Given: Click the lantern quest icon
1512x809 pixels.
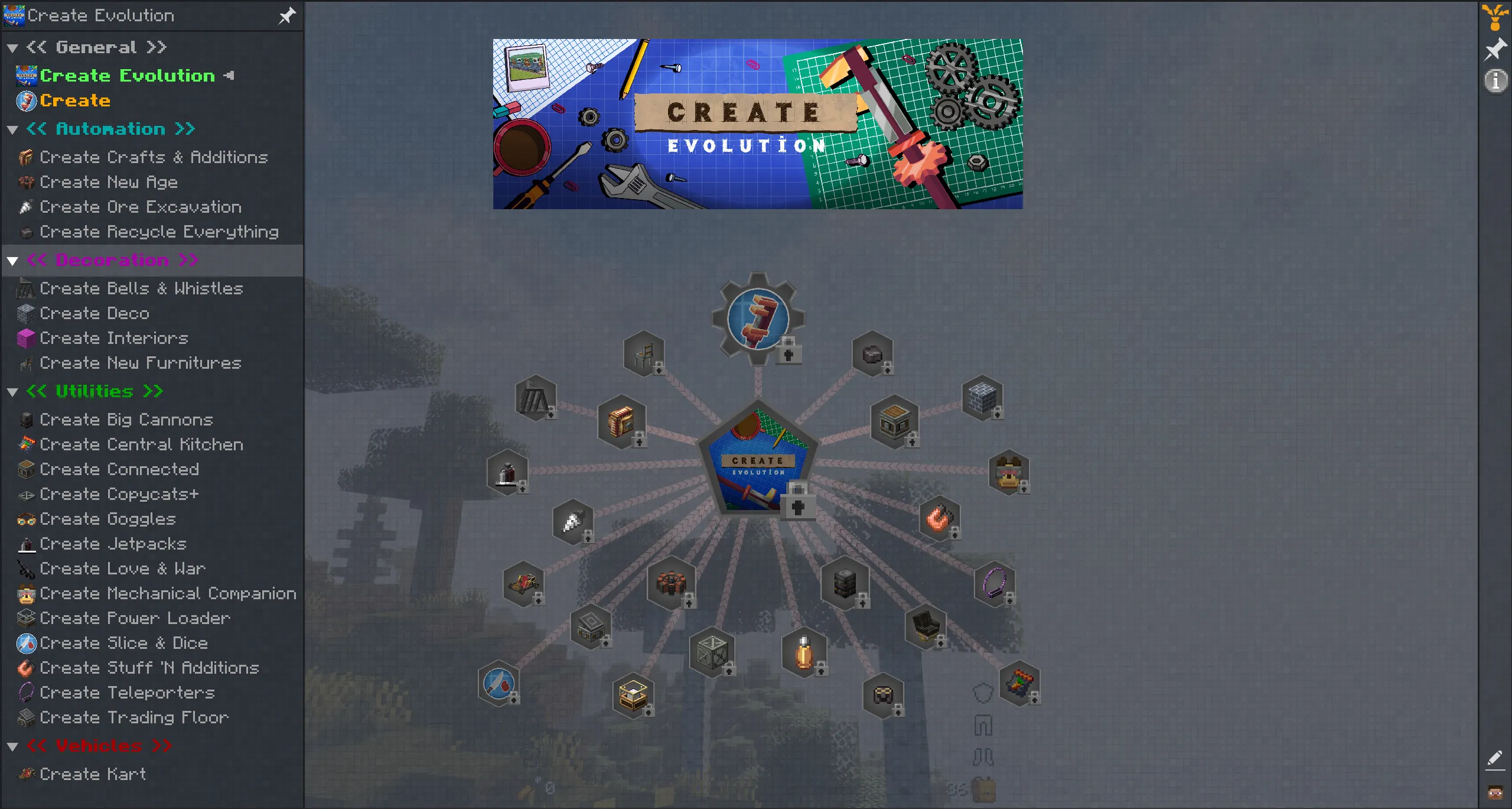Looking at the screenshot, I should tap(803, 653).
